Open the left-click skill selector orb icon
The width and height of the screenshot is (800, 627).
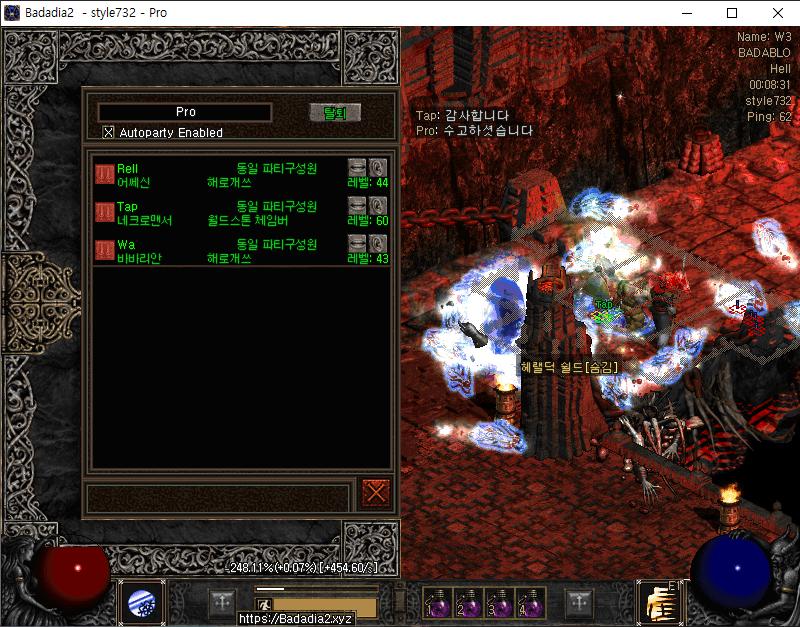point(141,603)
